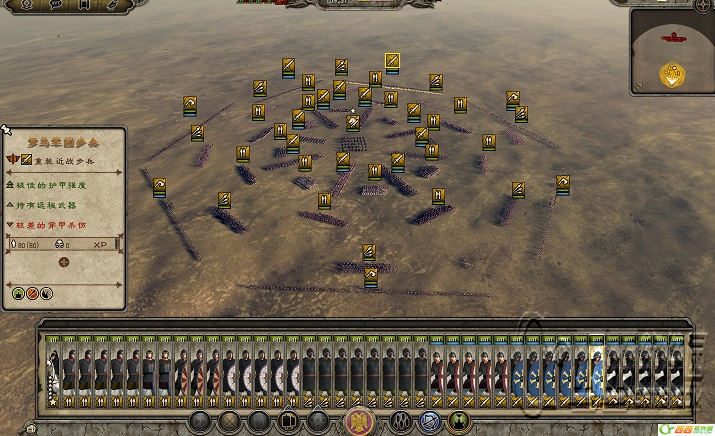This screenshot has width=715, height=436.
Task: Select the highlighted blue-shield unit card
Action: [x=596, y=370]
